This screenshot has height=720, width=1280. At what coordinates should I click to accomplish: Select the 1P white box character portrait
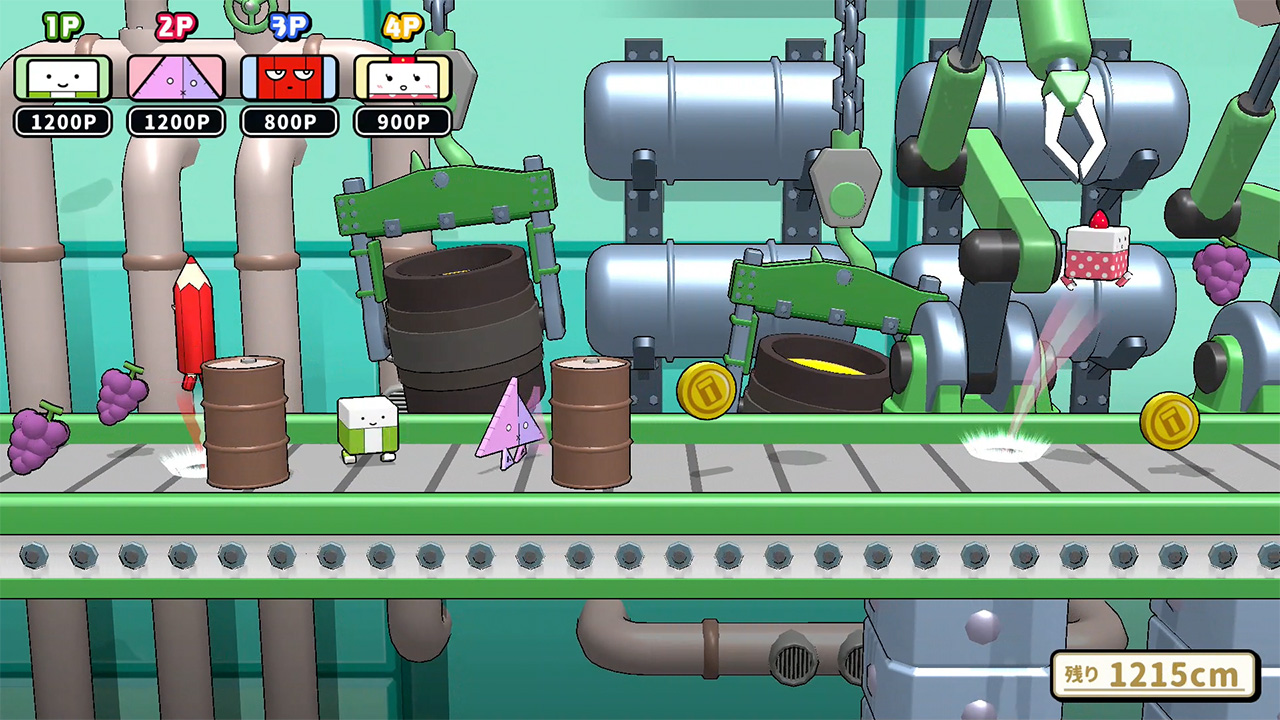coord(63,78)
